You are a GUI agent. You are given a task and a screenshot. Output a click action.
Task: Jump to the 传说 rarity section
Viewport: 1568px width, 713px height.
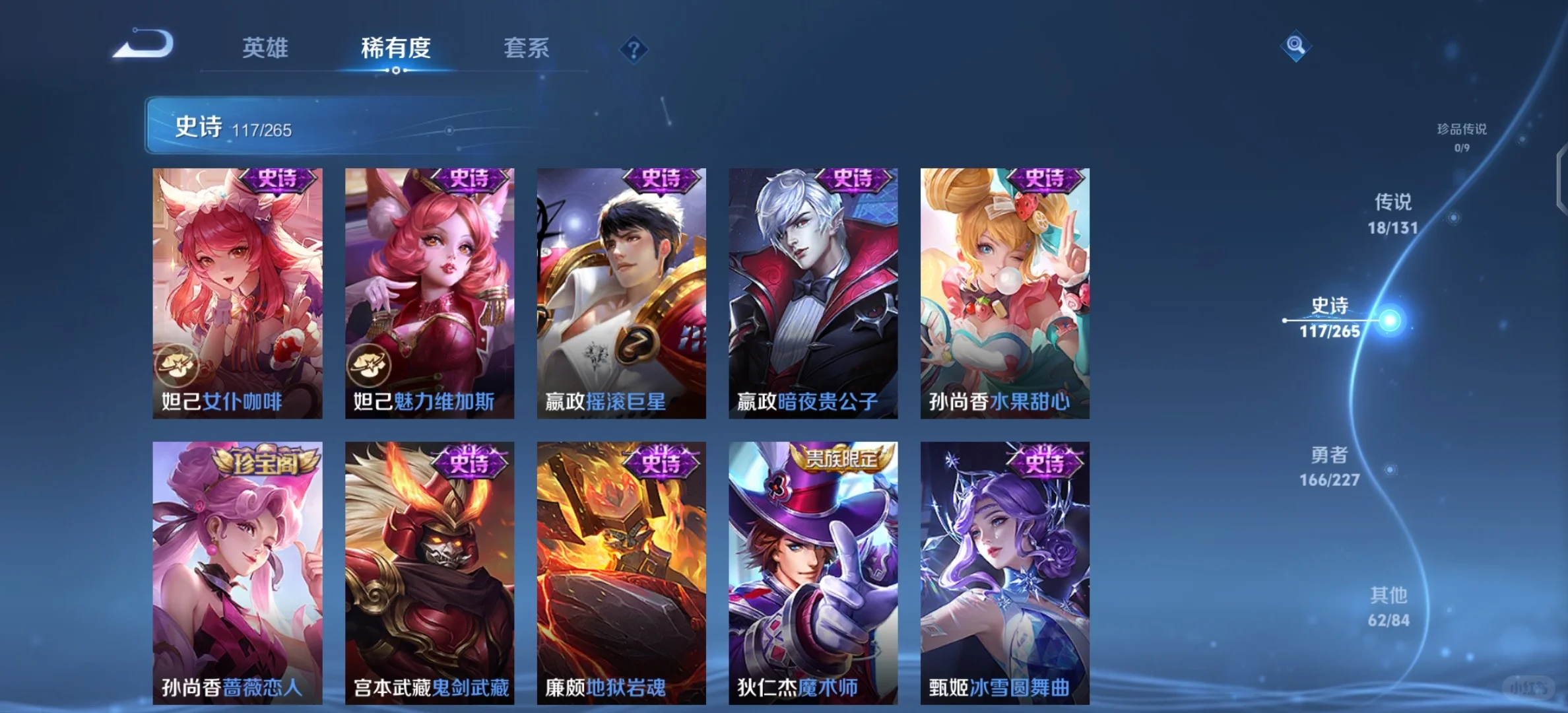[x=1393, y=213]
